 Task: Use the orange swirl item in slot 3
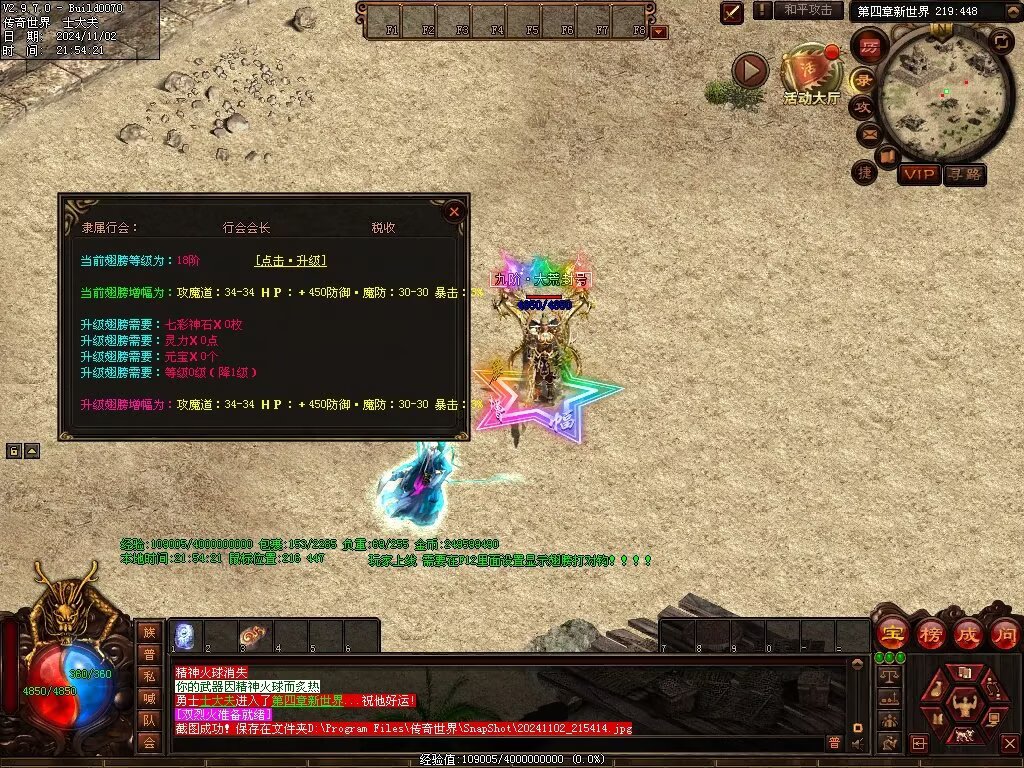coord(254,635)
